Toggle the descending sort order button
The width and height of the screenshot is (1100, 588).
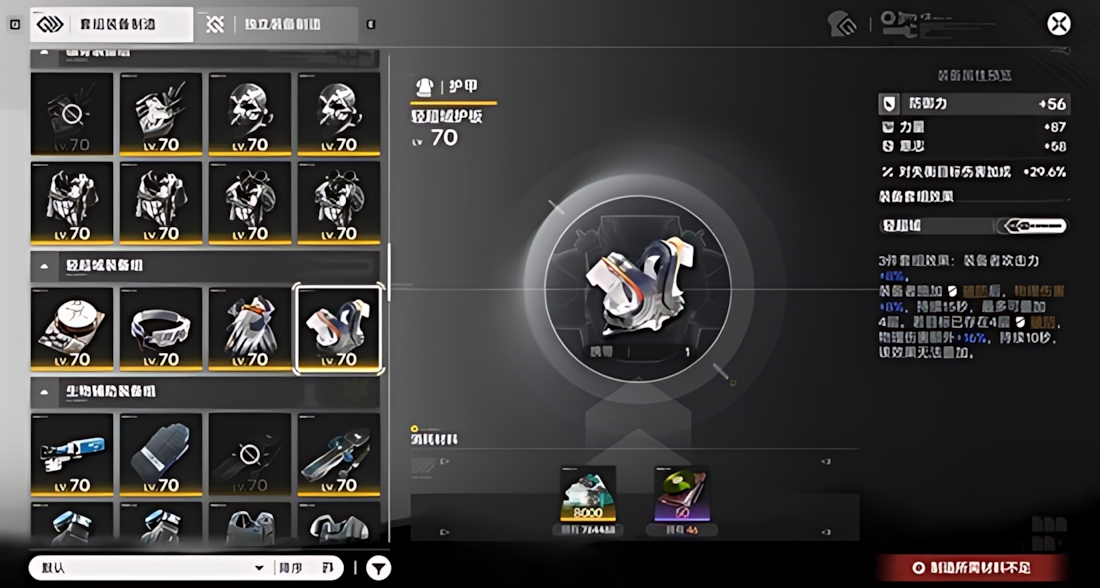click(304, 568)
